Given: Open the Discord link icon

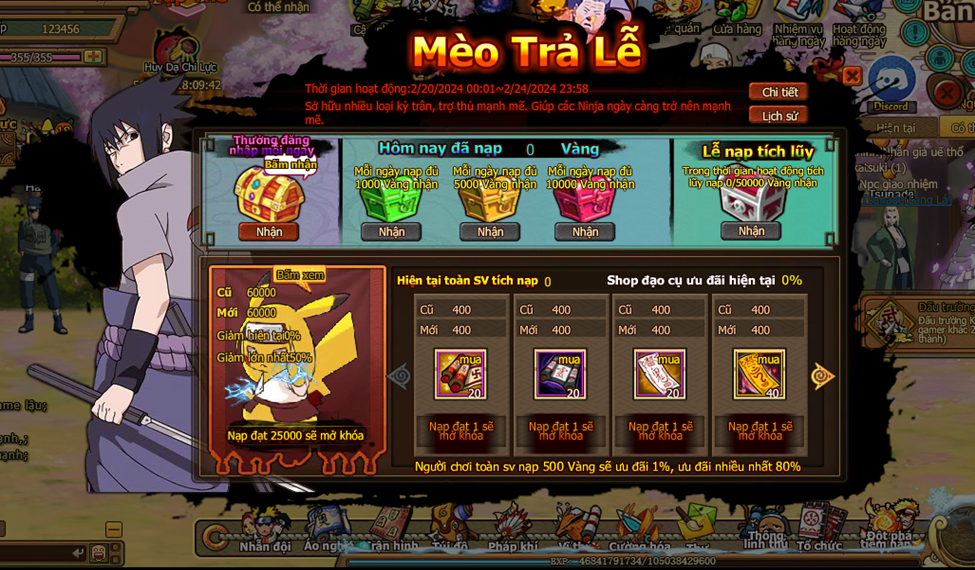Looking at the screenshot, I should click(890, 84).
